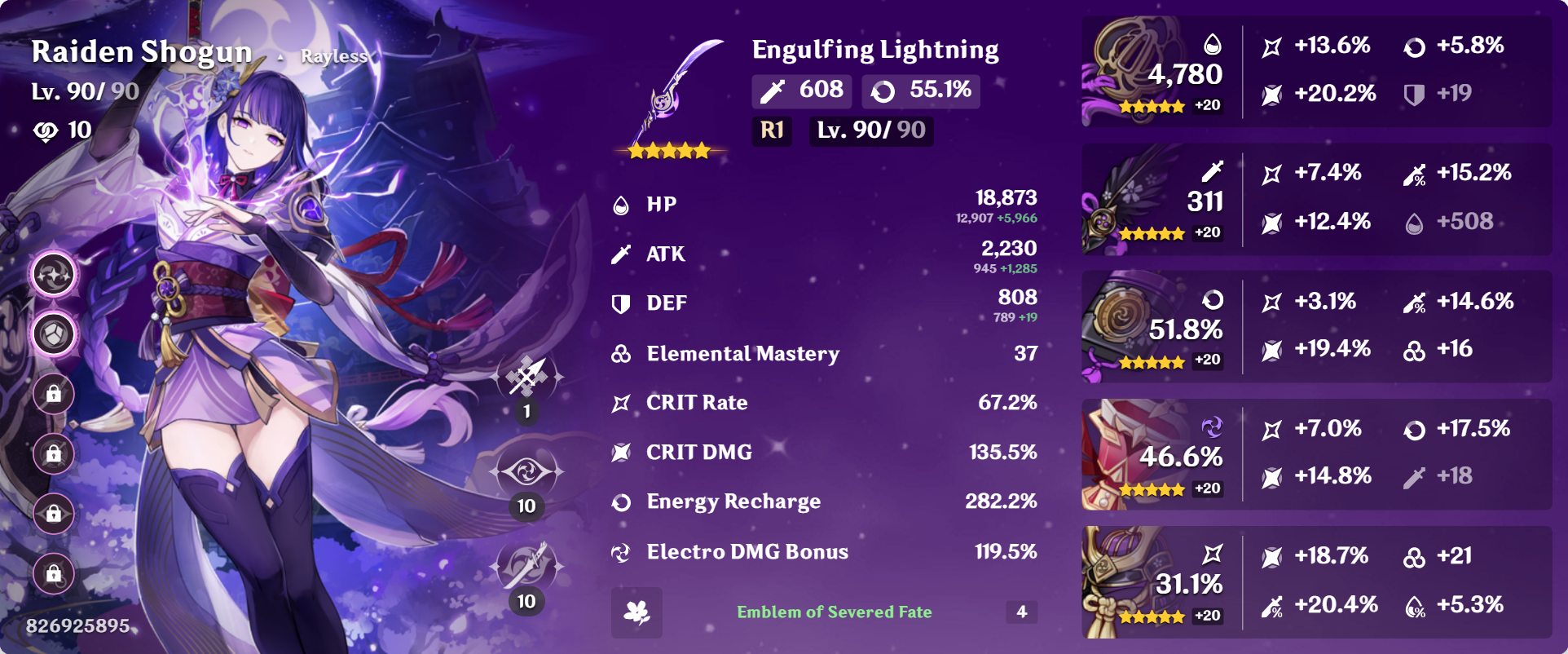The height and width of the screenshot is (654, 1568).
Task: Toggle the topmost locked constellation padlock
Action: 52,395
